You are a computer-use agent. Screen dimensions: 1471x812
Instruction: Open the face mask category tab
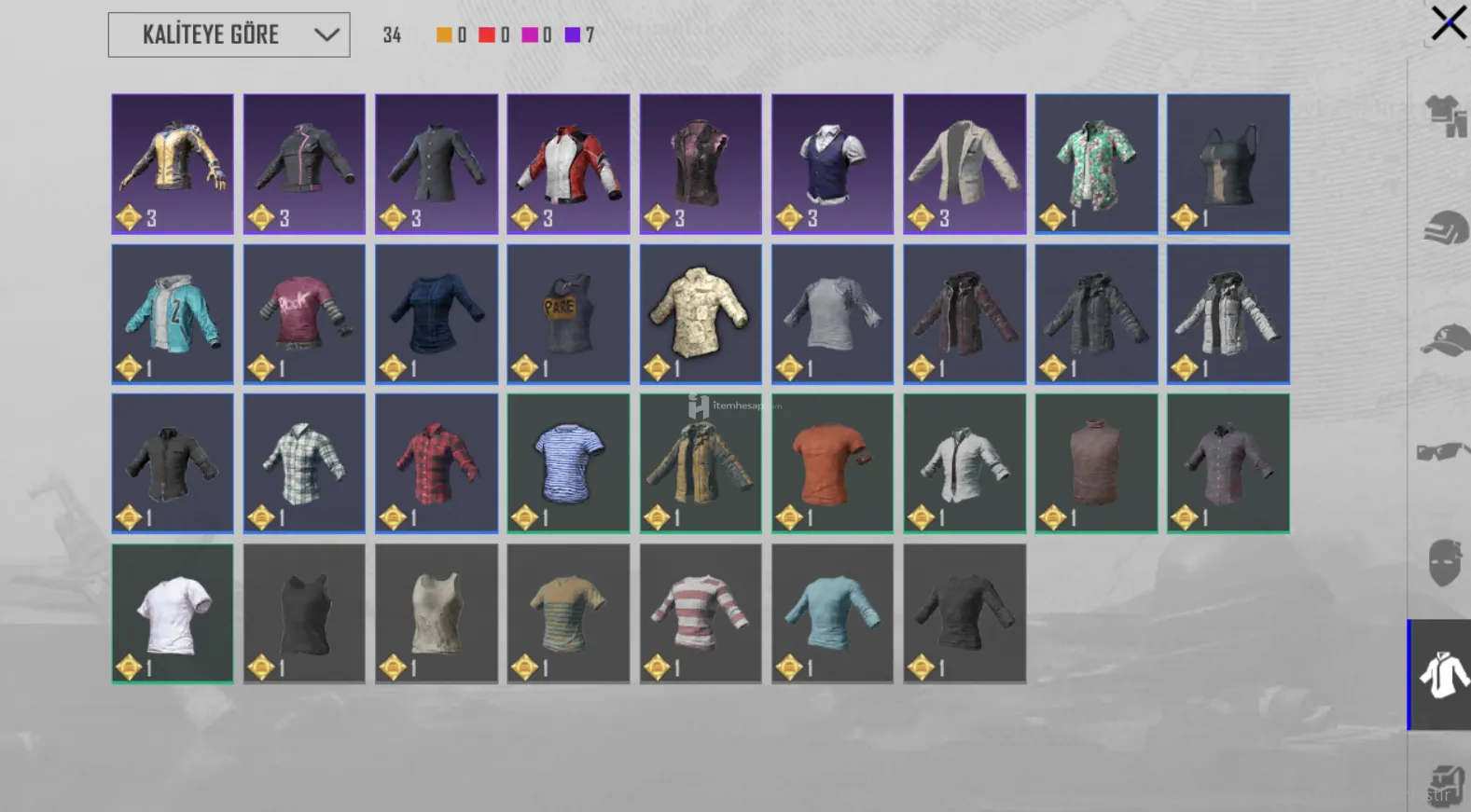coord(1444,562)
